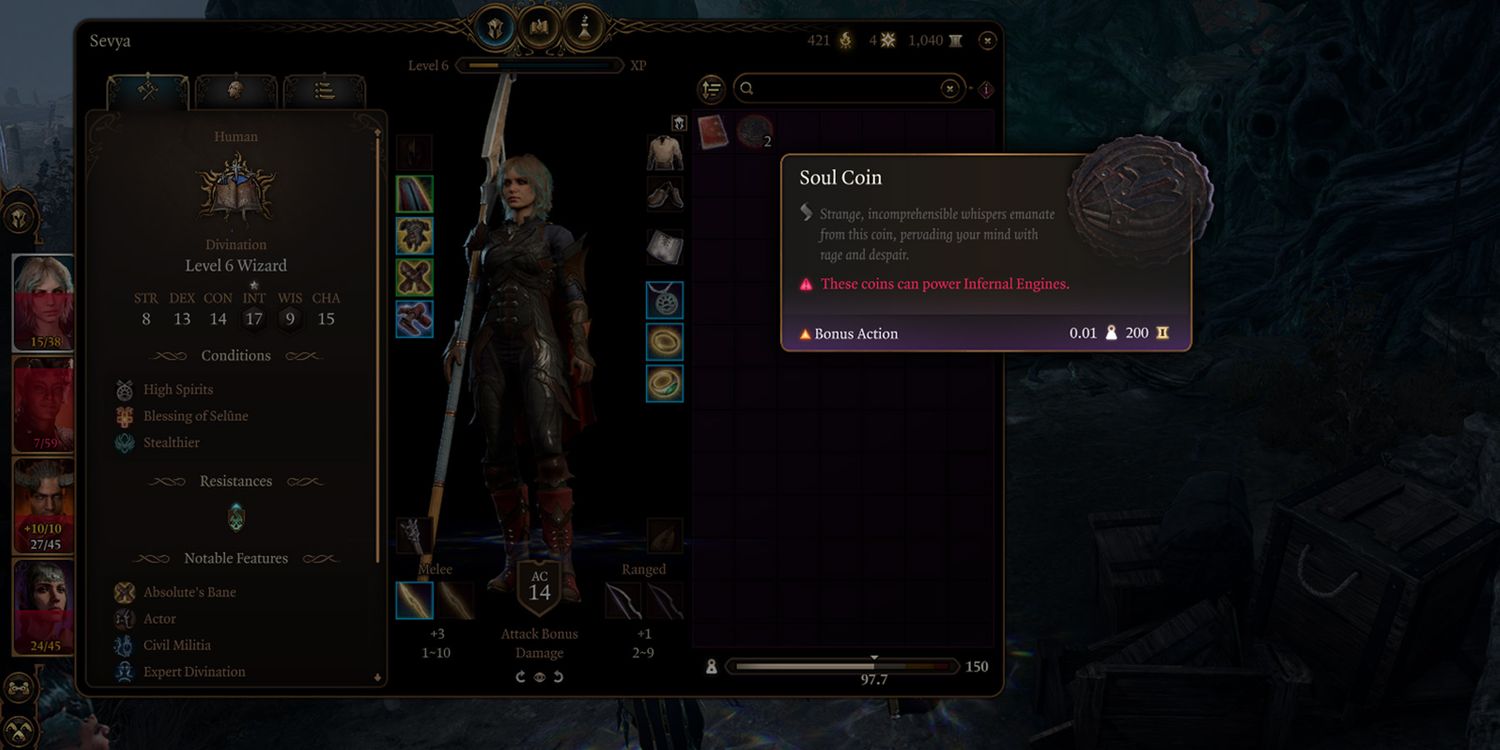Screen dimensions: 1500x750
Task: Open the spellbook tab at top
Action: (x=540, y=25)
